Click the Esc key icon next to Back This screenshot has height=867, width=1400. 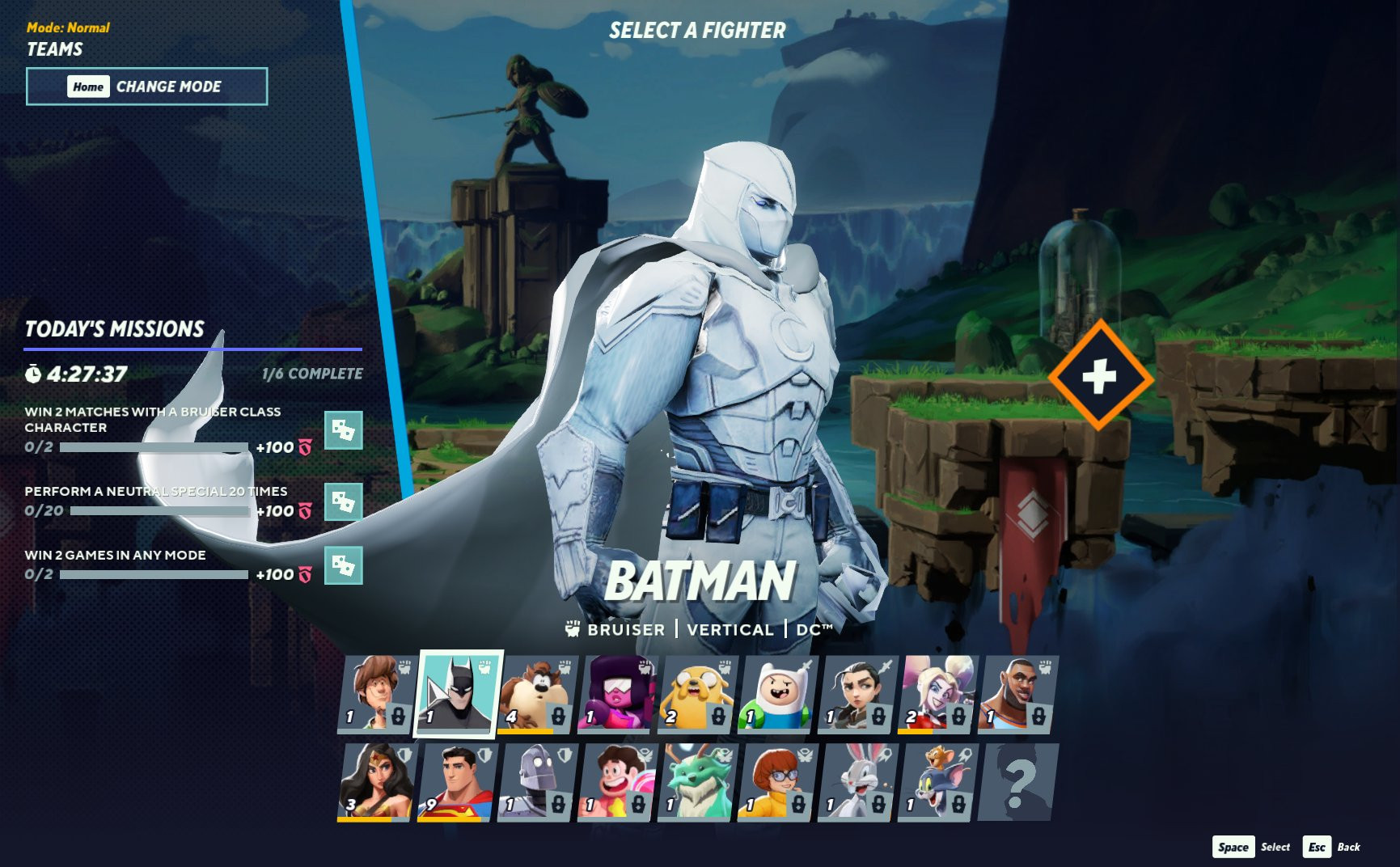pos(1318,848)
